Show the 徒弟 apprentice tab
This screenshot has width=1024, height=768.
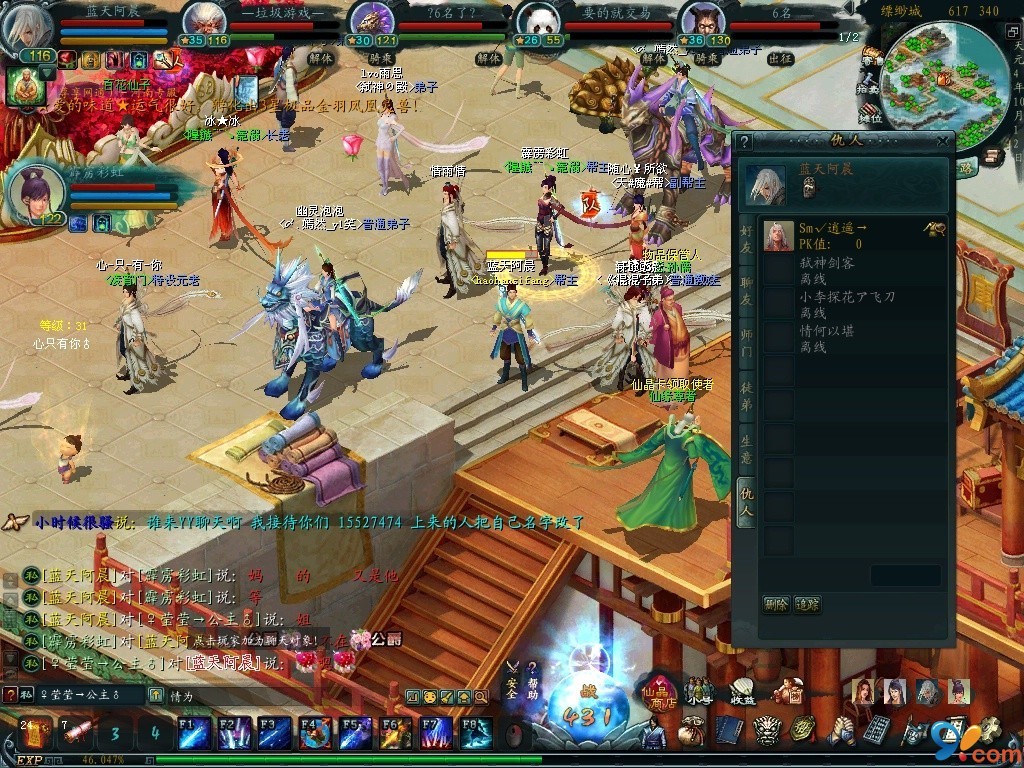coord(746,392)
